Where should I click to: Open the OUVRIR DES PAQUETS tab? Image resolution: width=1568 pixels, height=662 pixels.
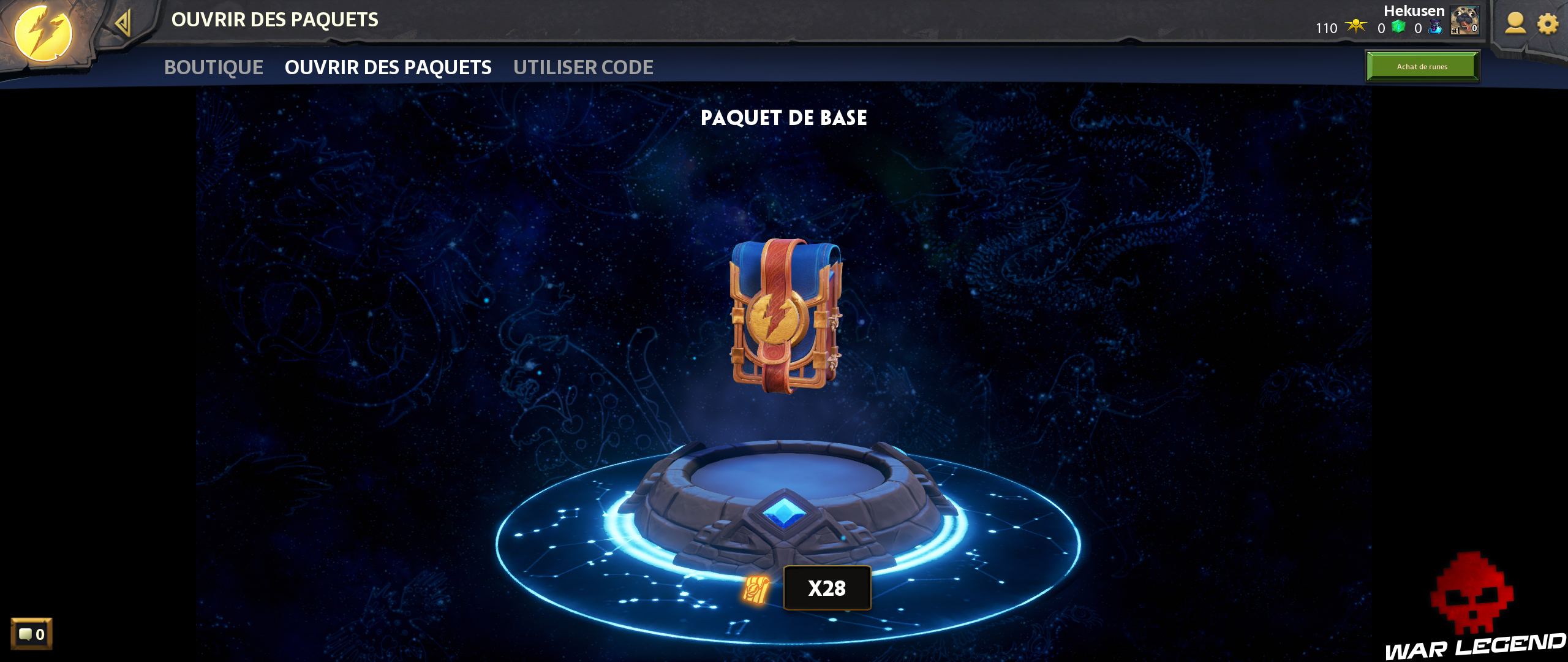(388, 67)
